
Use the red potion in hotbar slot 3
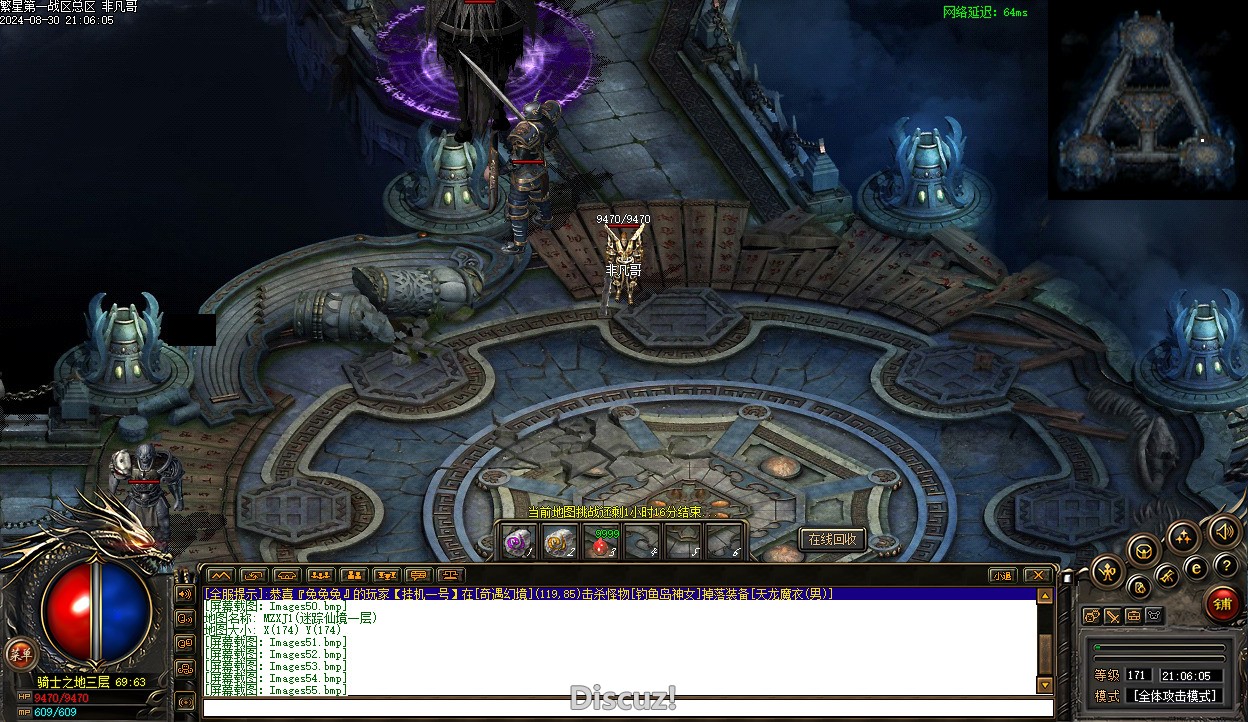[600, 543]
